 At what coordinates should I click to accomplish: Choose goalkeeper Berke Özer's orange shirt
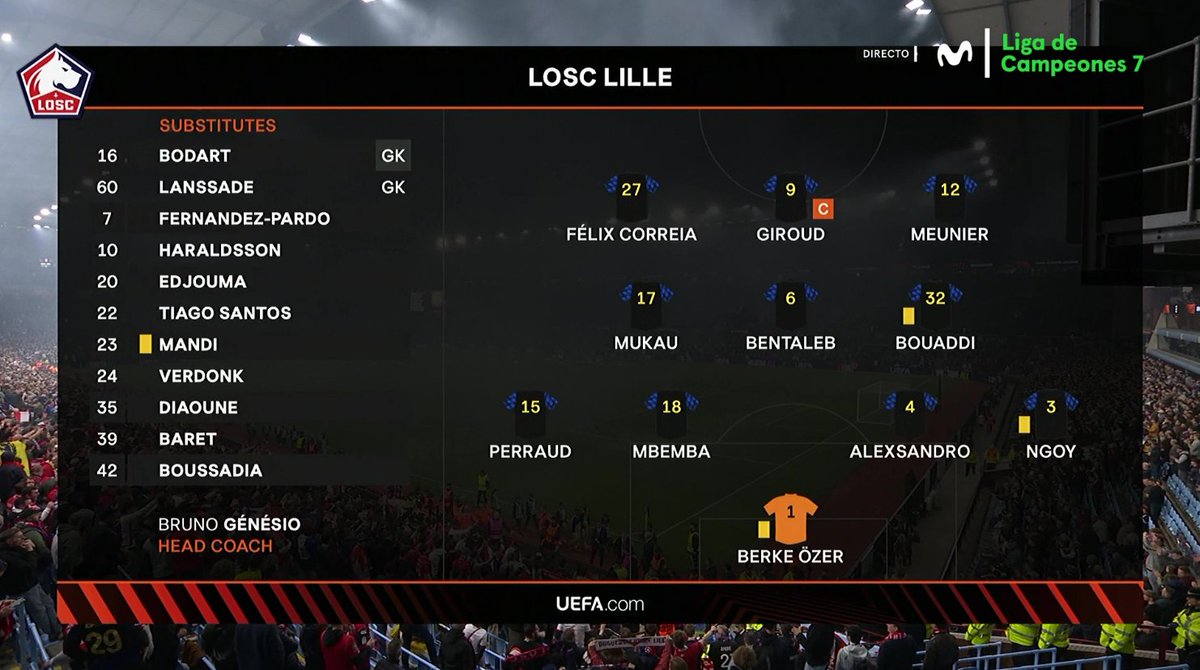click(x=790, y=515)
